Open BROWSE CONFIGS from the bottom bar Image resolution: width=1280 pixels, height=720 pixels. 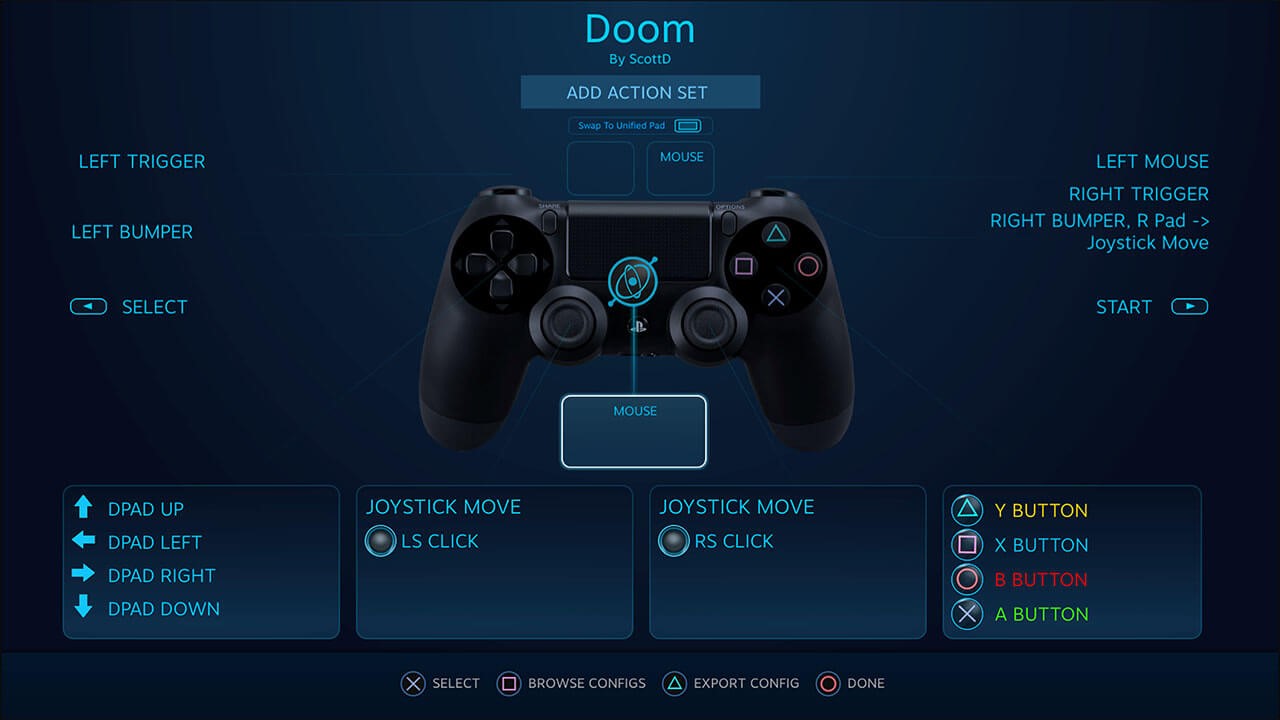click(x=571, y=683)
